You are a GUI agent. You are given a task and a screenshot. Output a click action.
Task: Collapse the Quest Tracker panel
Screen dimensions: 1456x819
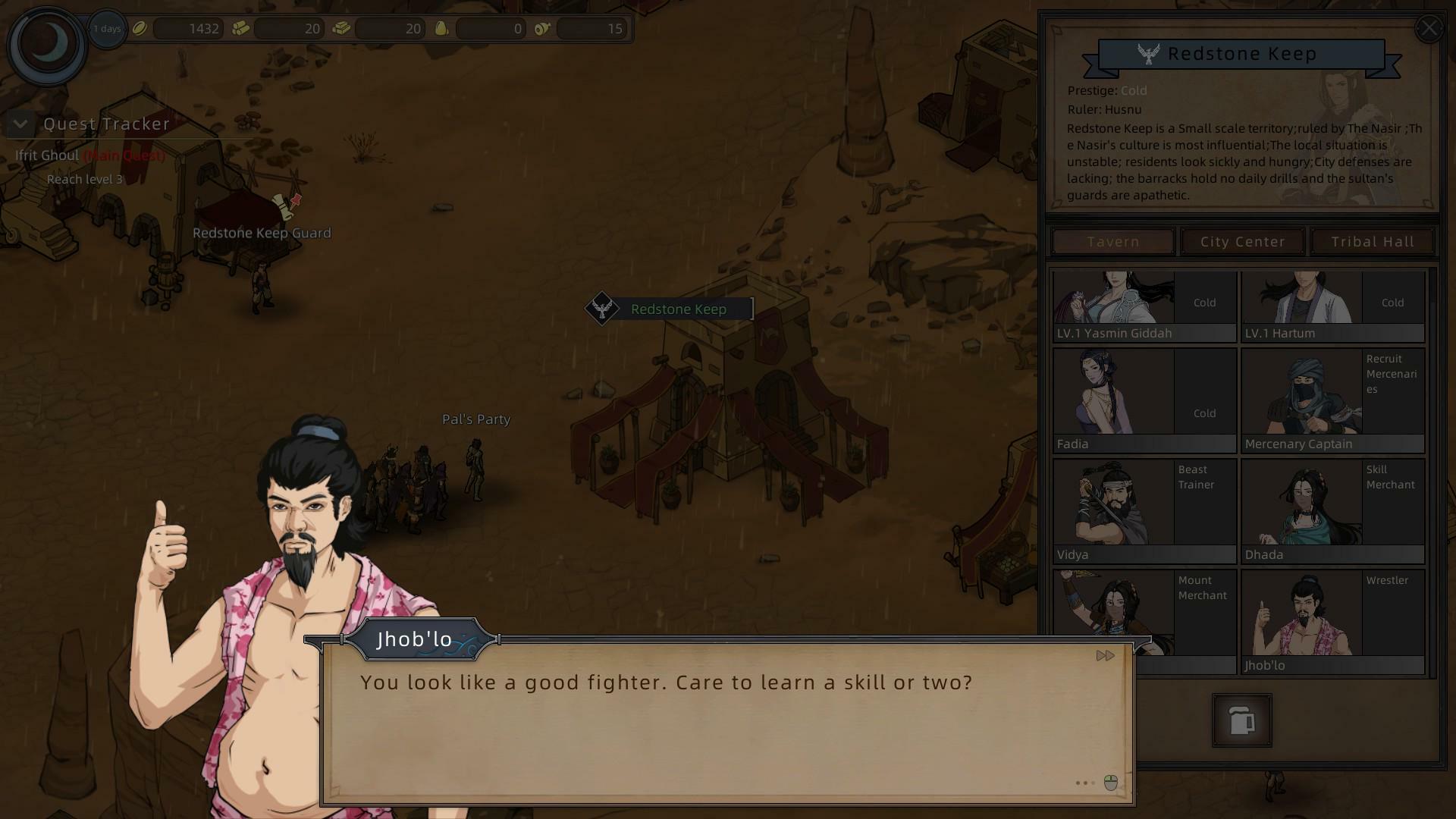point(20,124)
